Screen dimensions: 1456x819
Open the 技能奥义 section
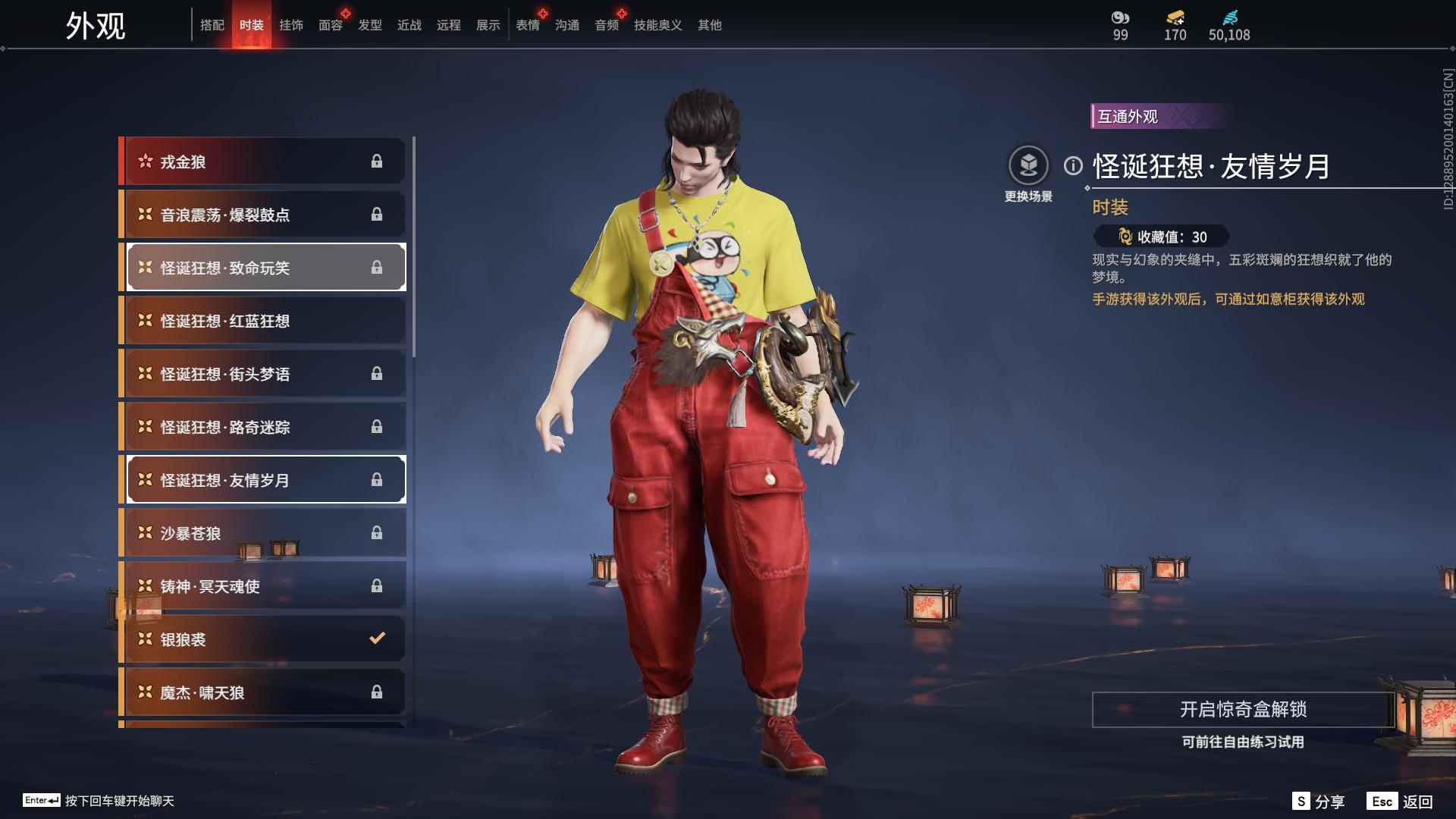[x=657, y=25]
